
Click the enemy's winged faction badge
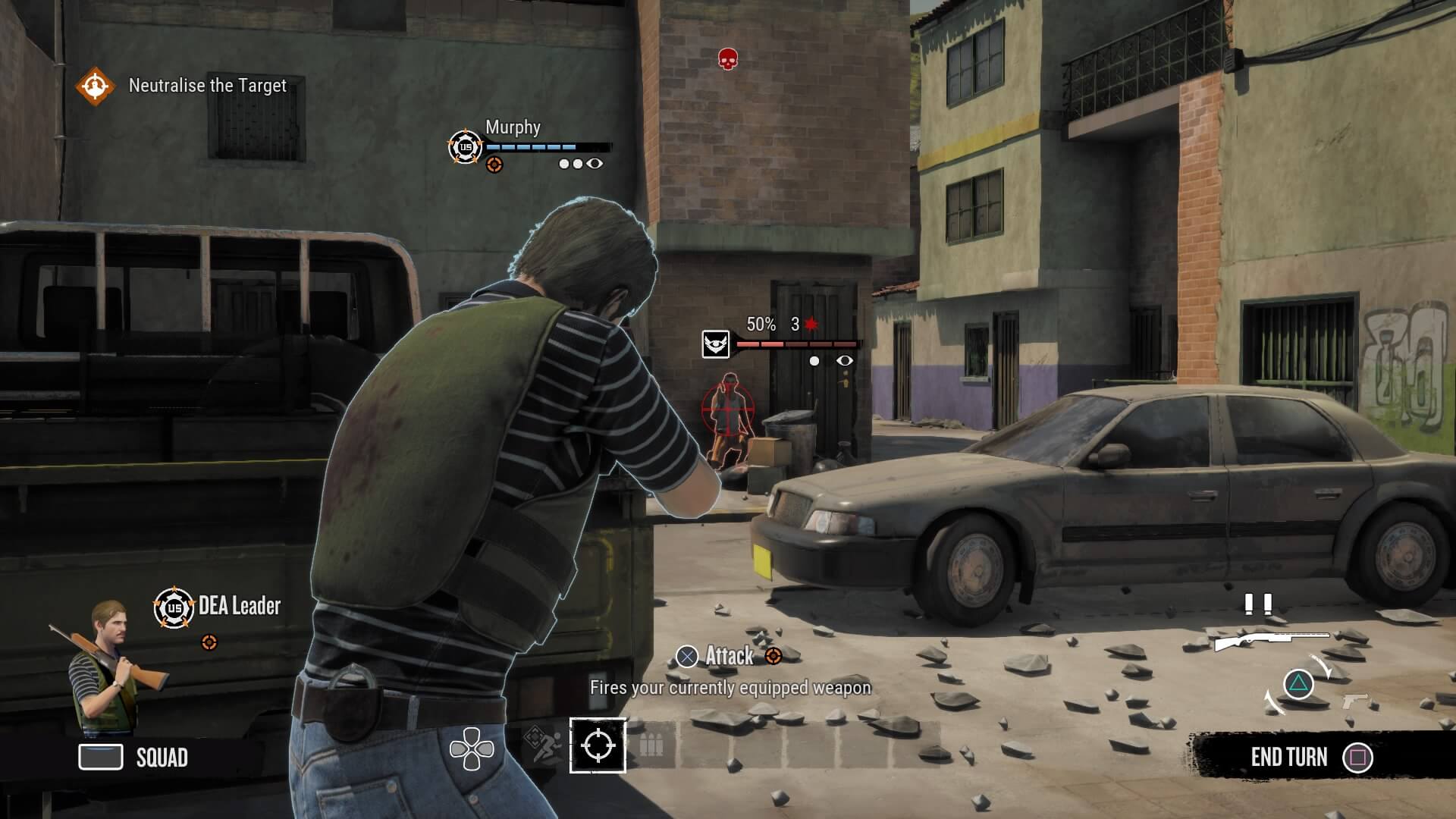point(716,344)
